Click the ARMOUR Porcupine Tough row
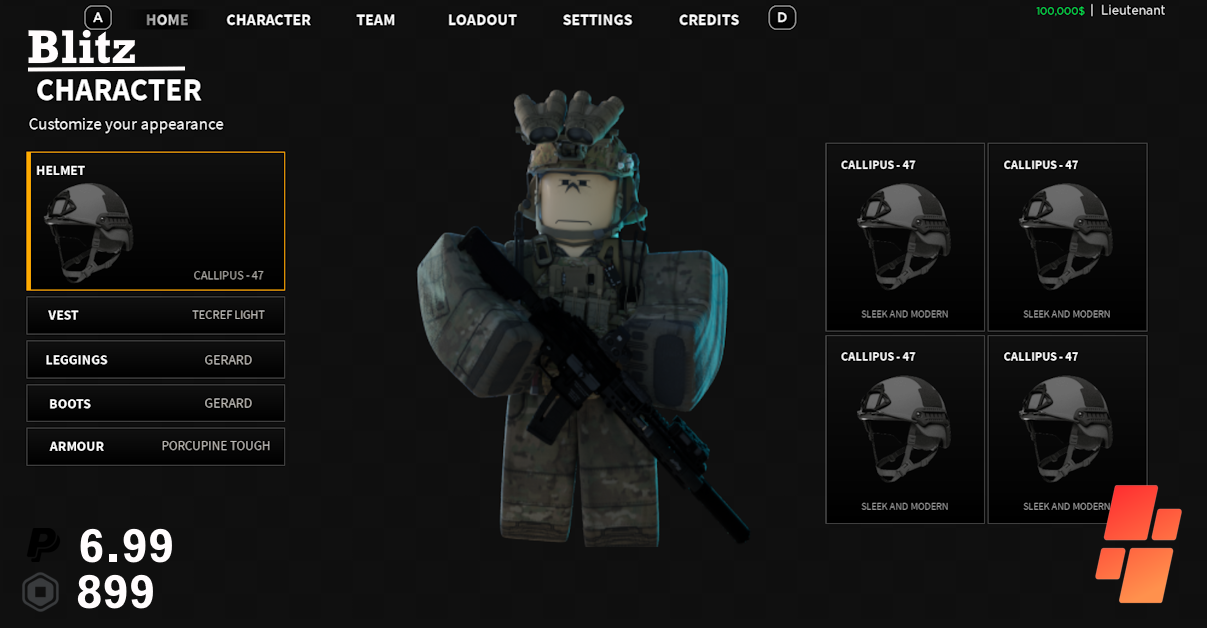The width and height of the screenshot is (1207, 628). coord(156,447)
